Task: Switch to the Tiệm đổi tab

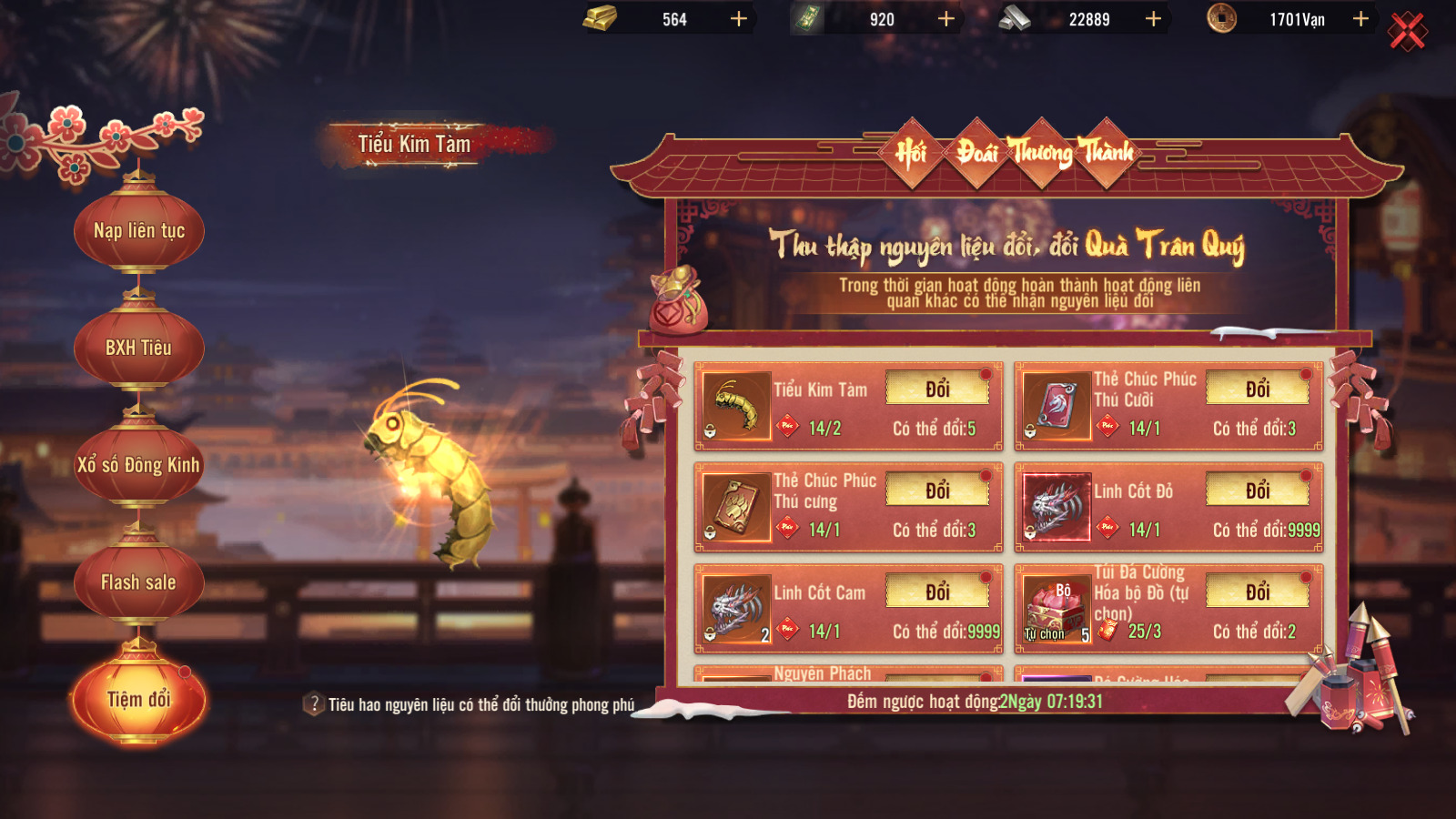Action: click(139, 699)
